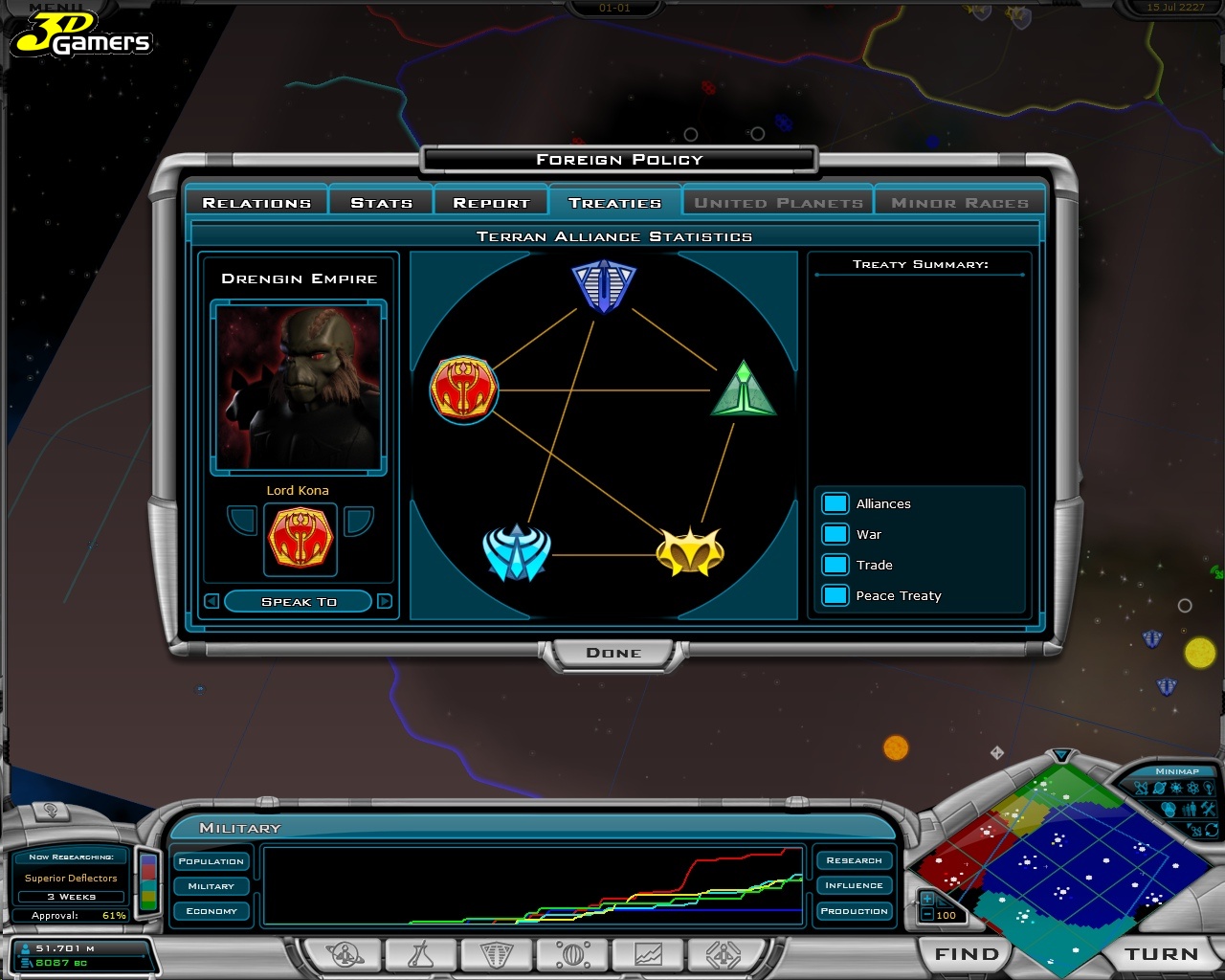
Task: Zoom in with the minimap plus stepper
Action: (x=926, y=899)
